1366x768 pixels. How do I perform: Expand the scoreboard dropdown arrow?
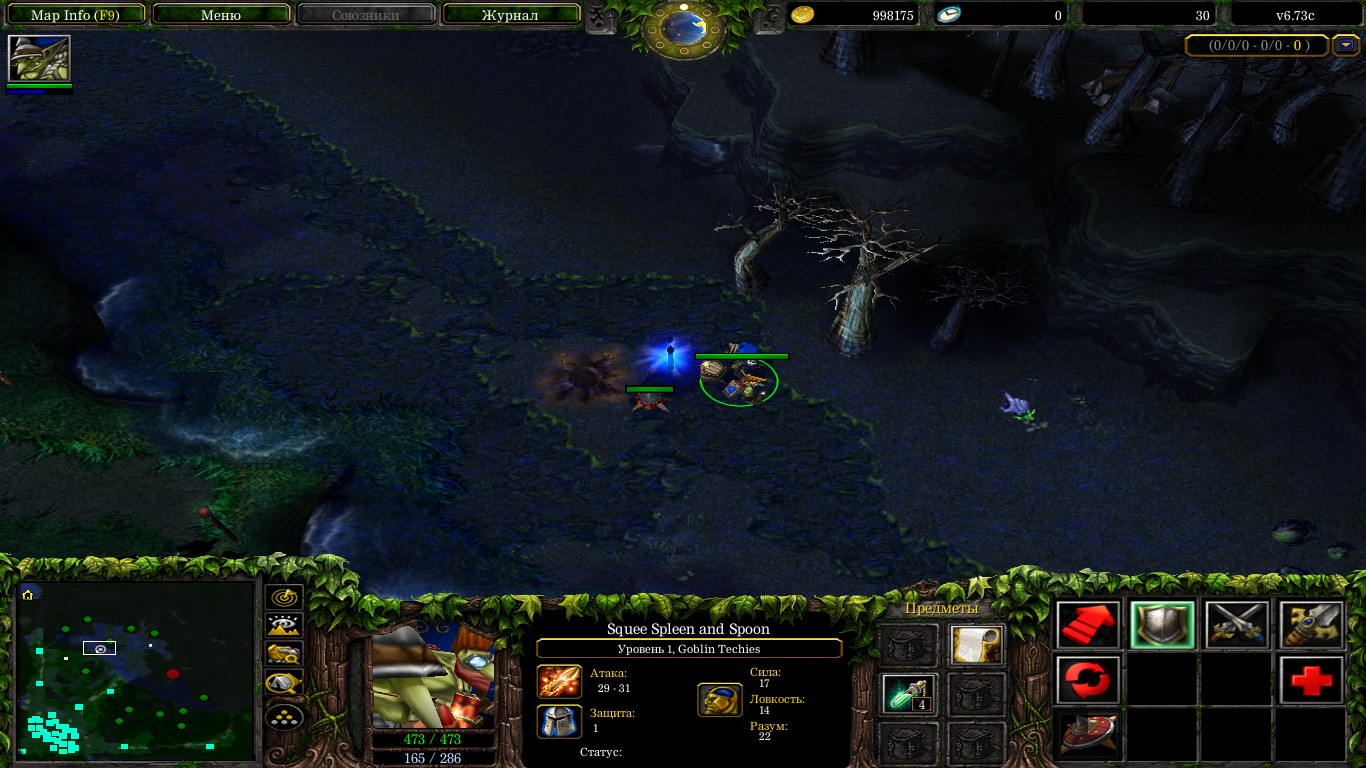pos(1346,45)
